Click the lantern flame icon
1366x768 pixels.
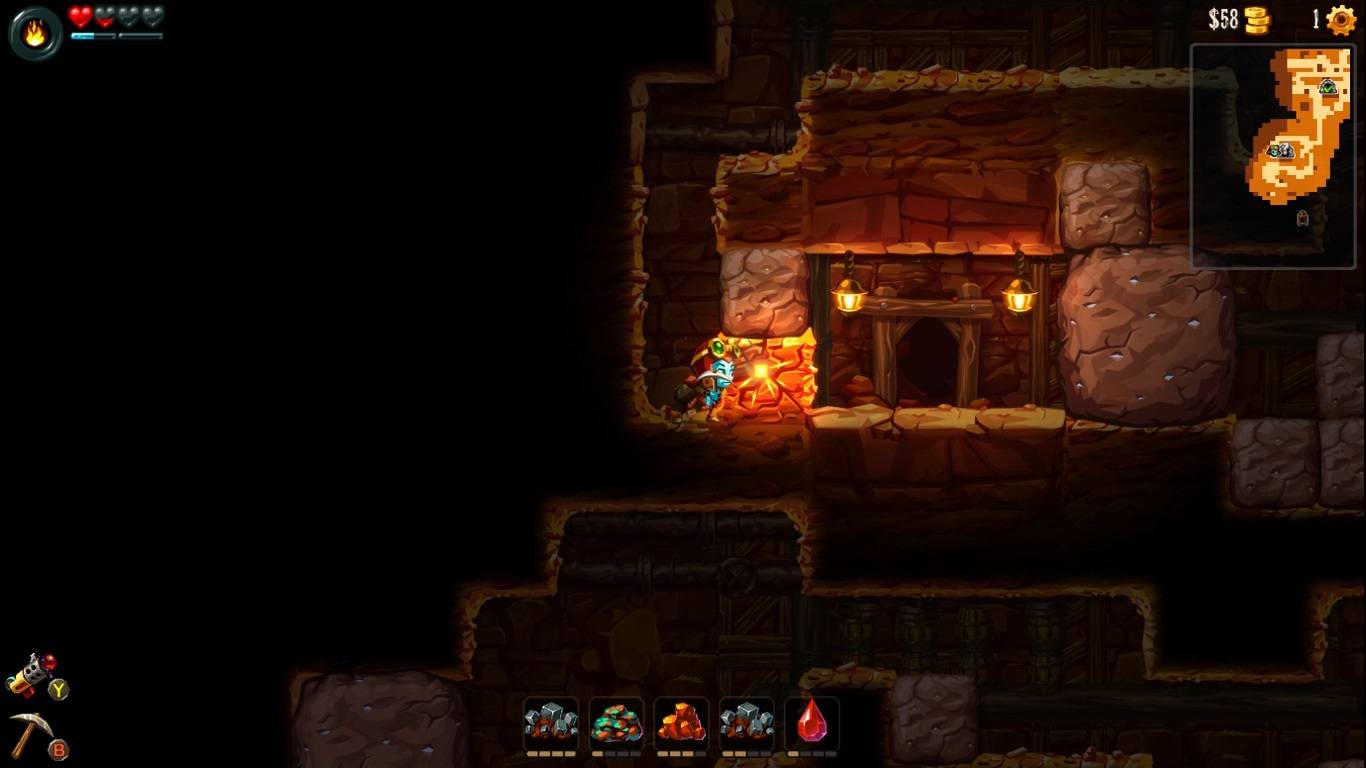35,34
